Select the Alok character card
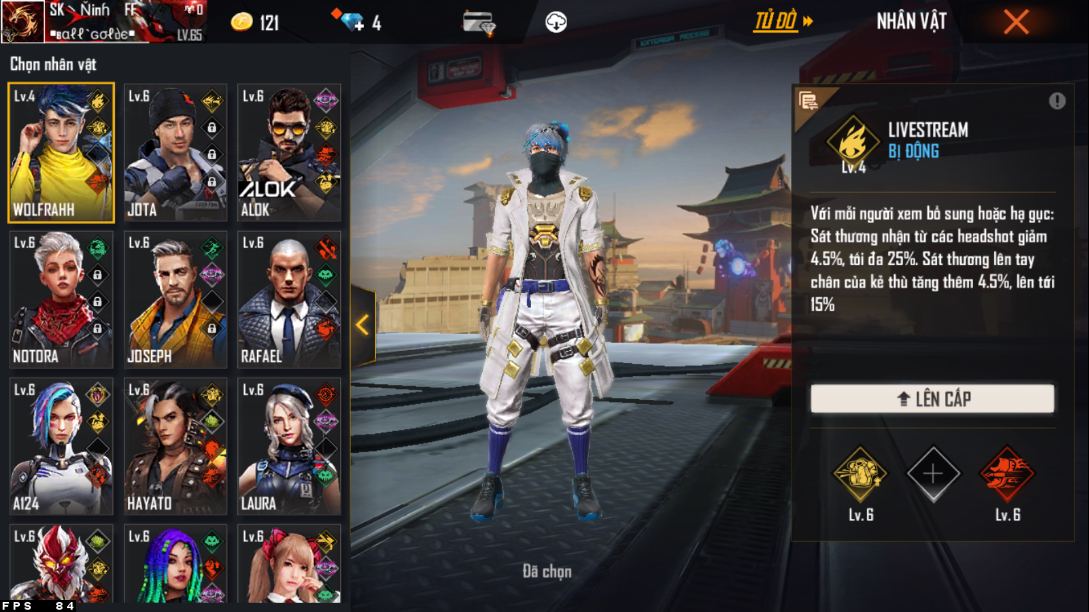Viewport: 1089px width, 612px height. tap(289, 153)
